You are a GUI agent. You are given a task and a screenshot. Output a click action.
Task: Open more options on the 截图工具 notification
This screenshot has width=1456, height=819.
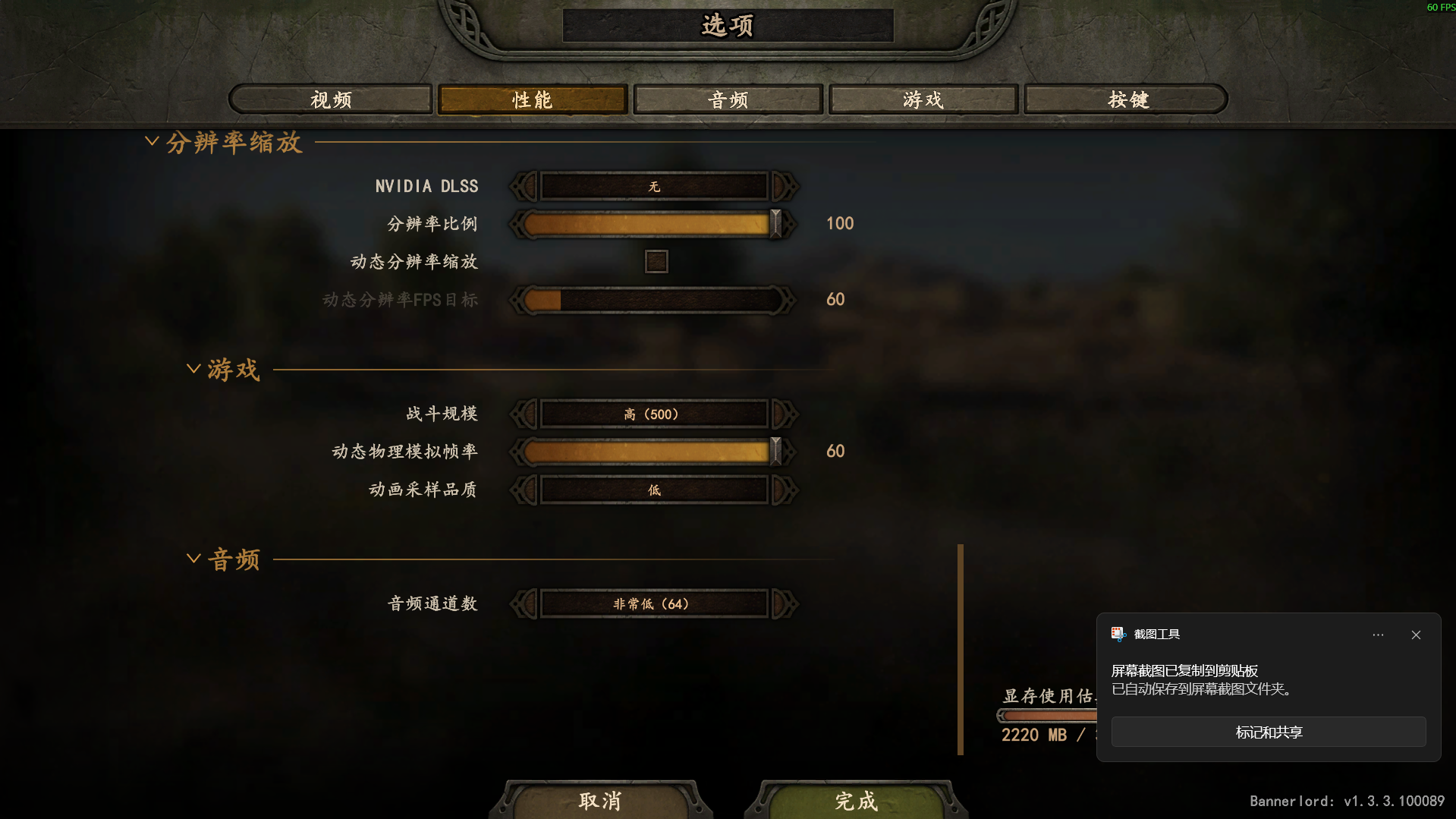click(1378, 635)
